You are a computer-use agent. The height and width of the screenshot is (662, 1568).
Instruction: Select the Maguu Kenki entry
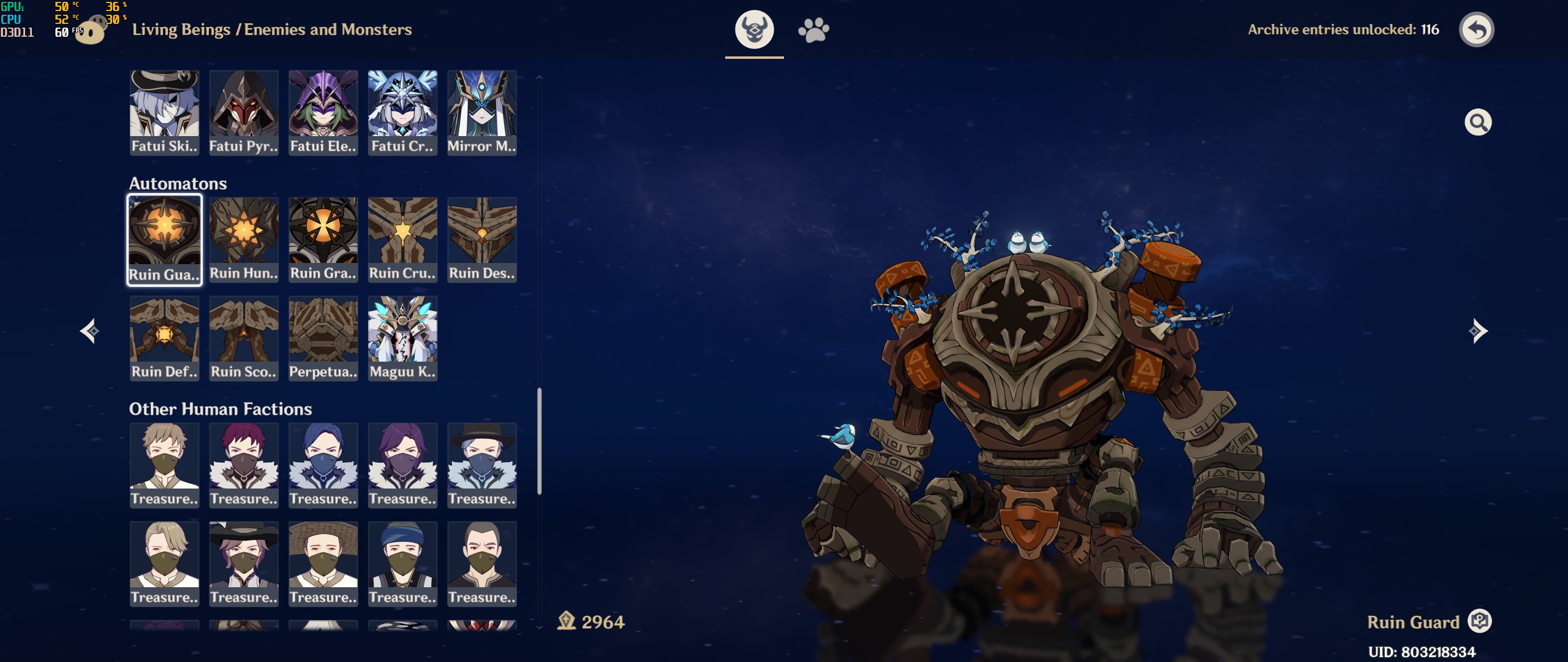(x=402, y=338)
